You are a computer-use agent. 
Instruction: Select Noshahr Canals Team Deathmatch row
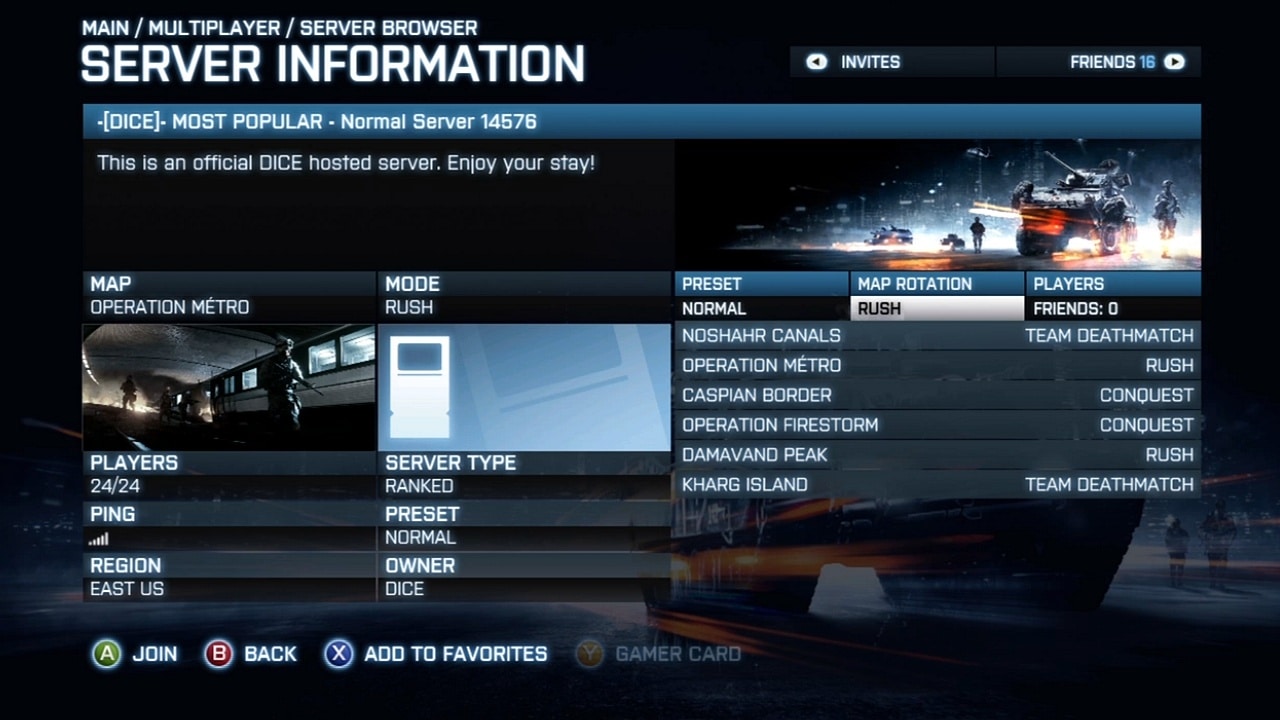point(938,336)
